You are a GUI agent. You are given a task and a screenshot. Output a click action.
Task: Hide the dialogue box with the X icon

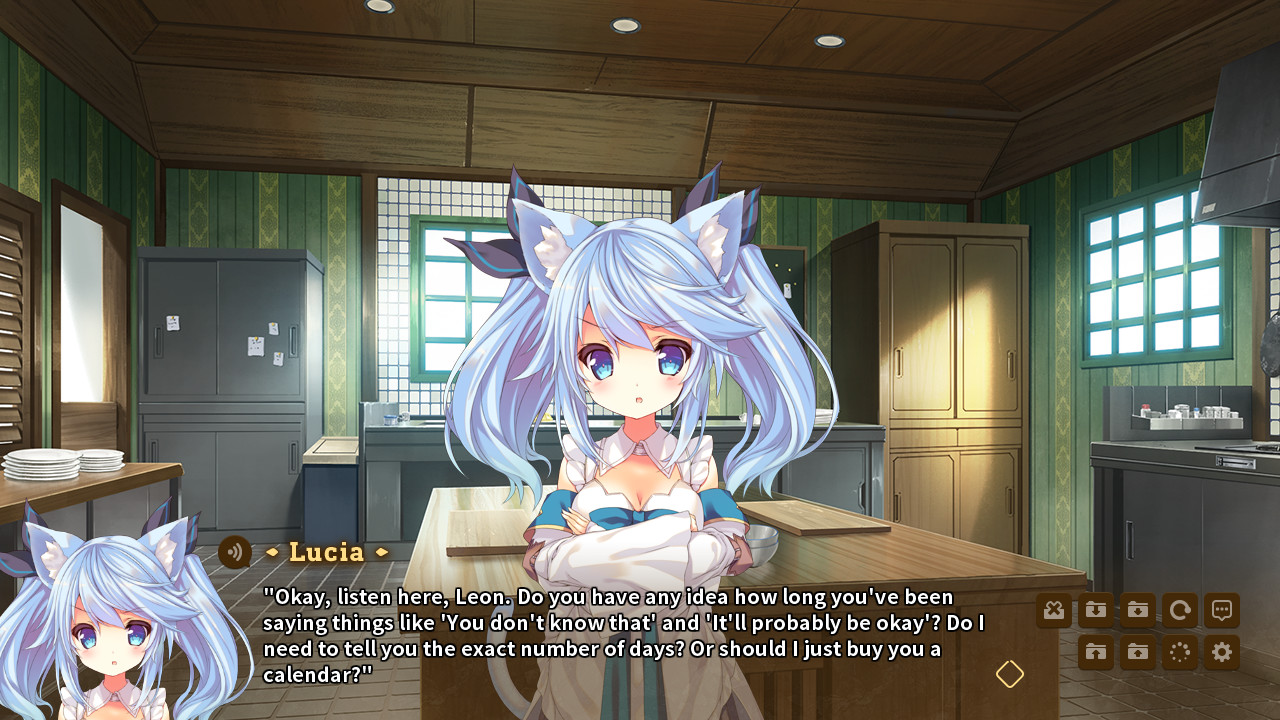click(1054, 610)
